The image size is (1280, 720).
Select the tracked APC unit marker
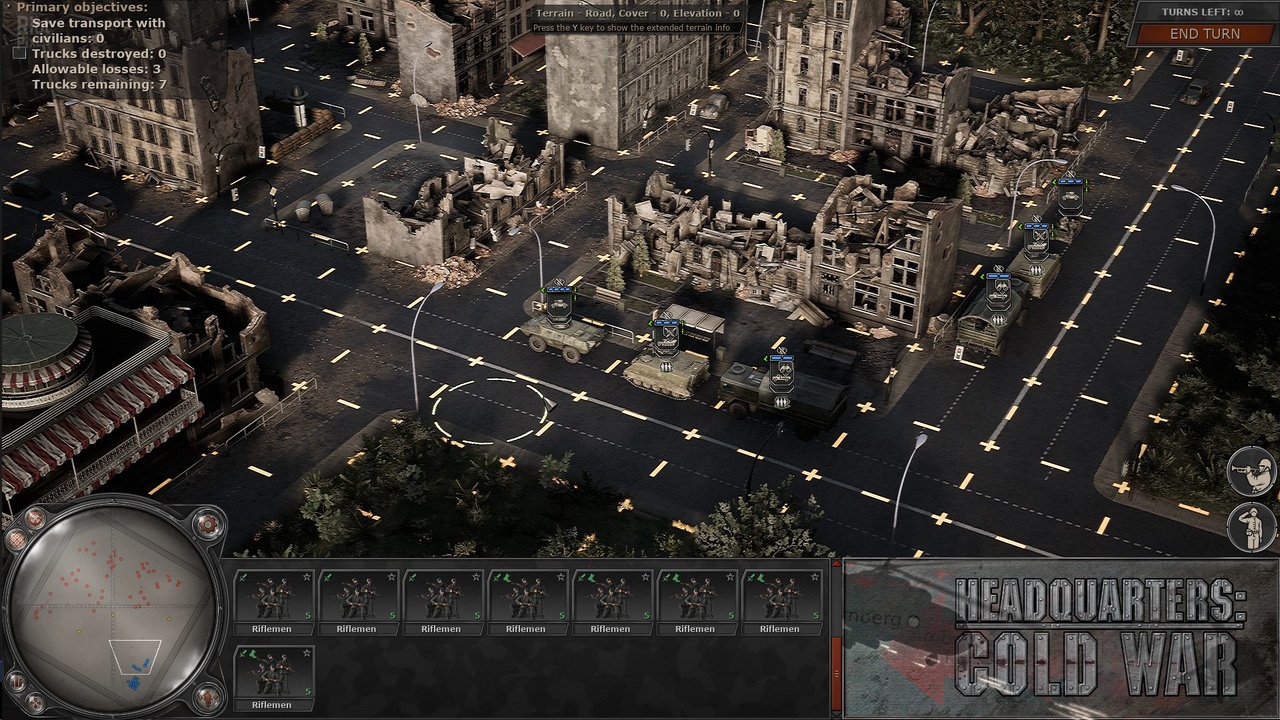tap(666, 335)
